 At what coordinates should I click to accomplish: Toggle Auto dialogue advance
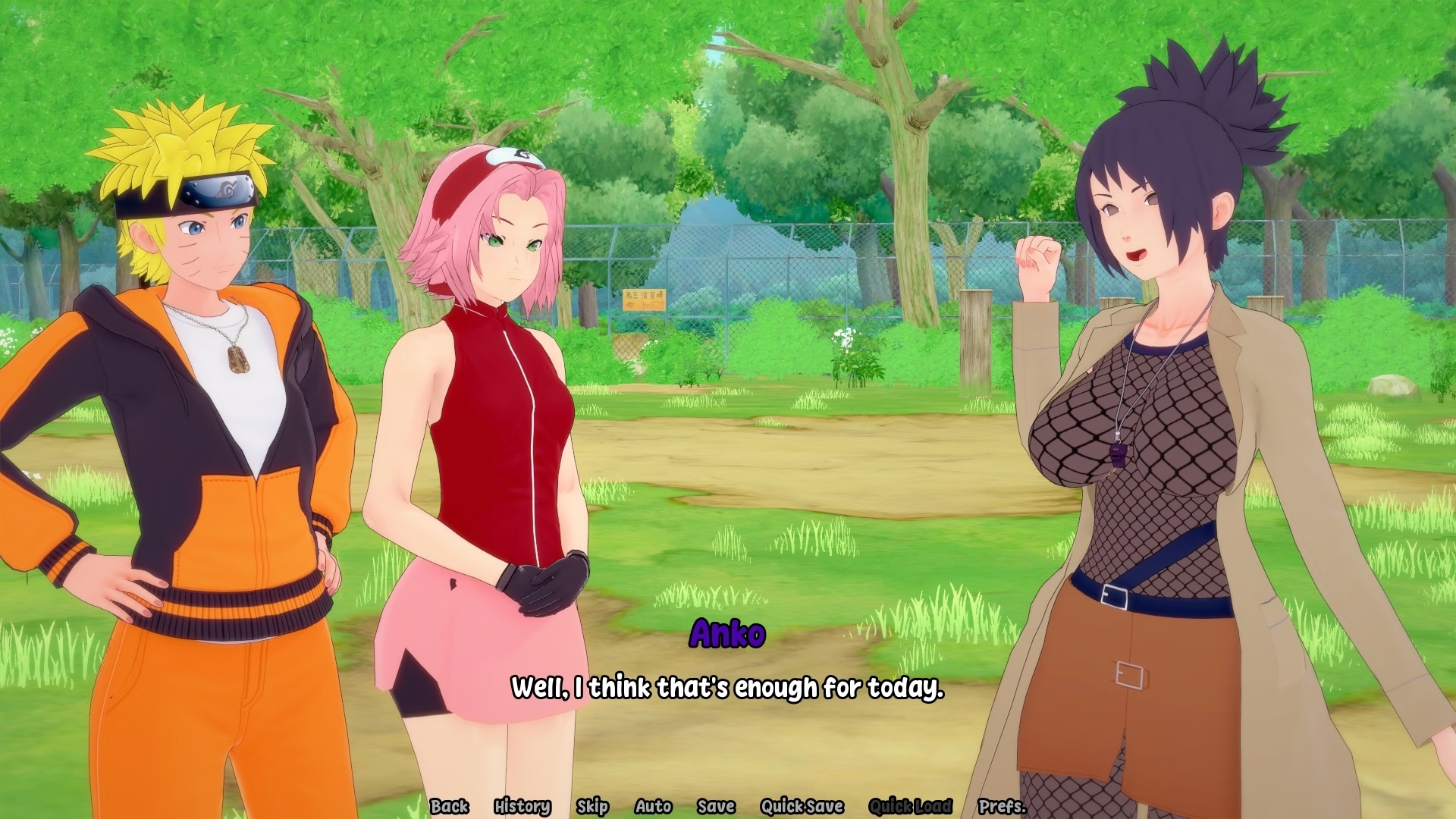pyautogui.click(x=653, y=806)
